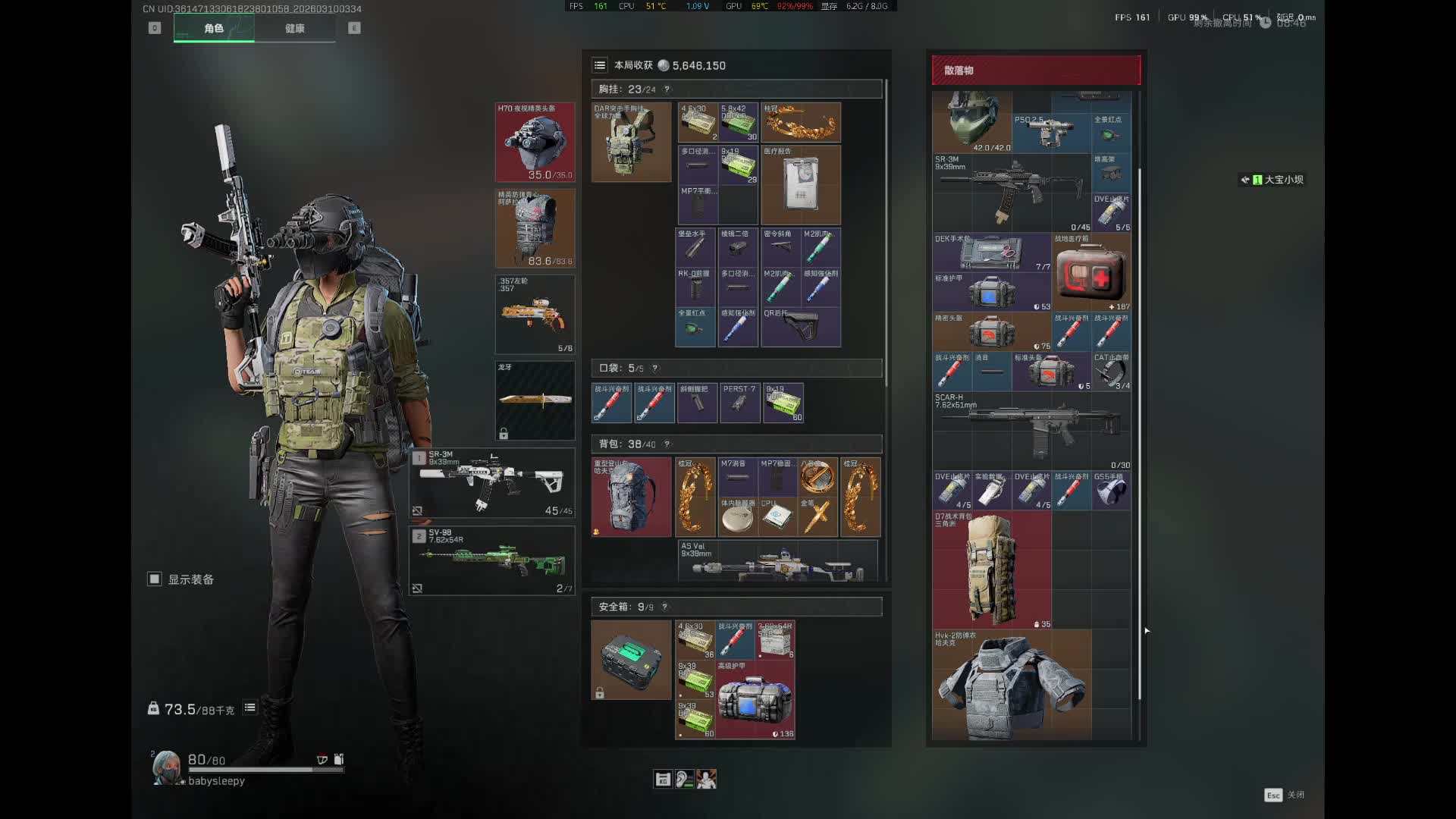Pick the SCAR-H rifle from dropped loot
This screenshot has height=819, width=1456.
[x=1031, y=430]
